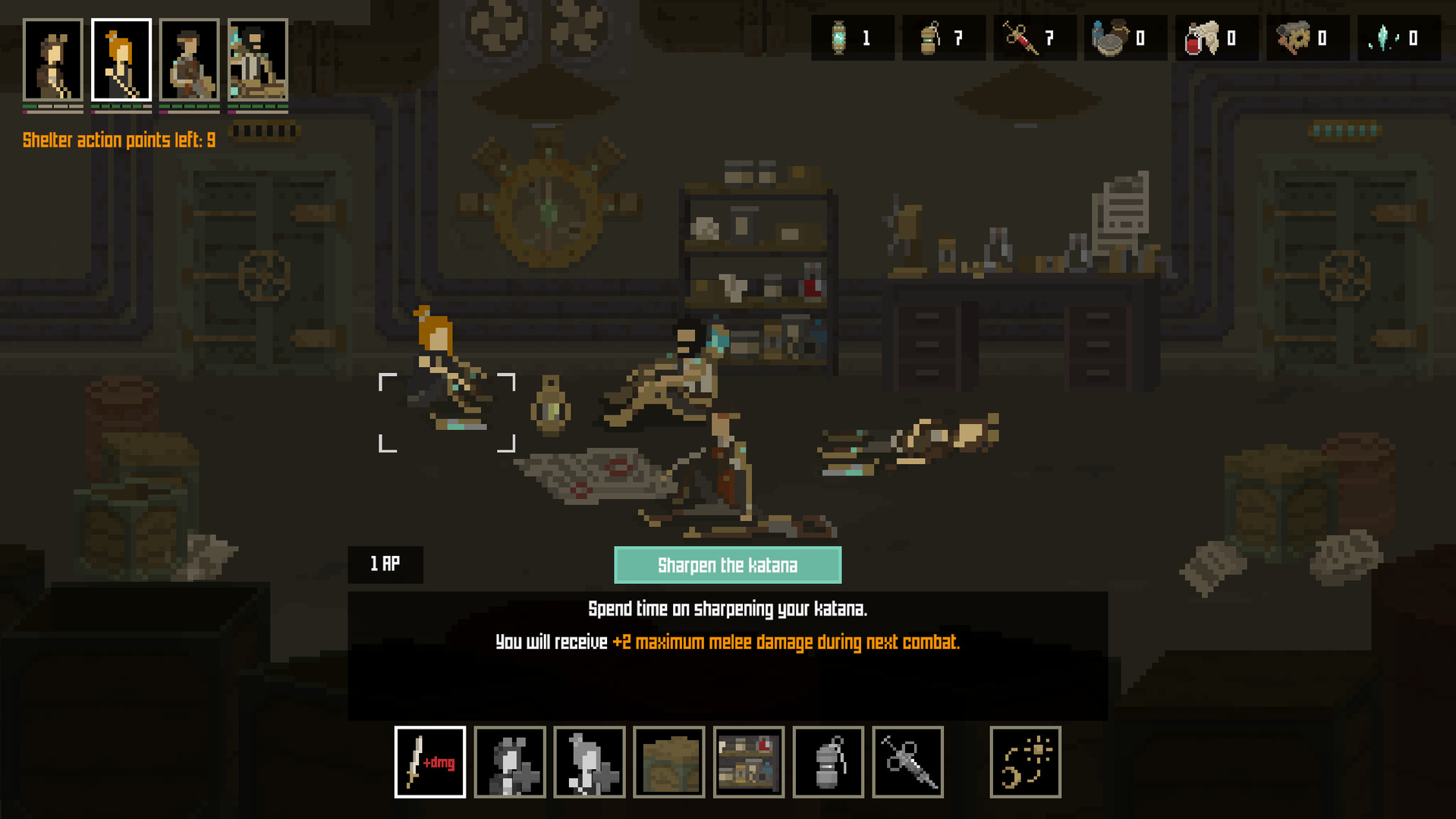Choose the syringe crafting icon
The width and height of the screenshot is (1456, 819).
tap(907, 762)
